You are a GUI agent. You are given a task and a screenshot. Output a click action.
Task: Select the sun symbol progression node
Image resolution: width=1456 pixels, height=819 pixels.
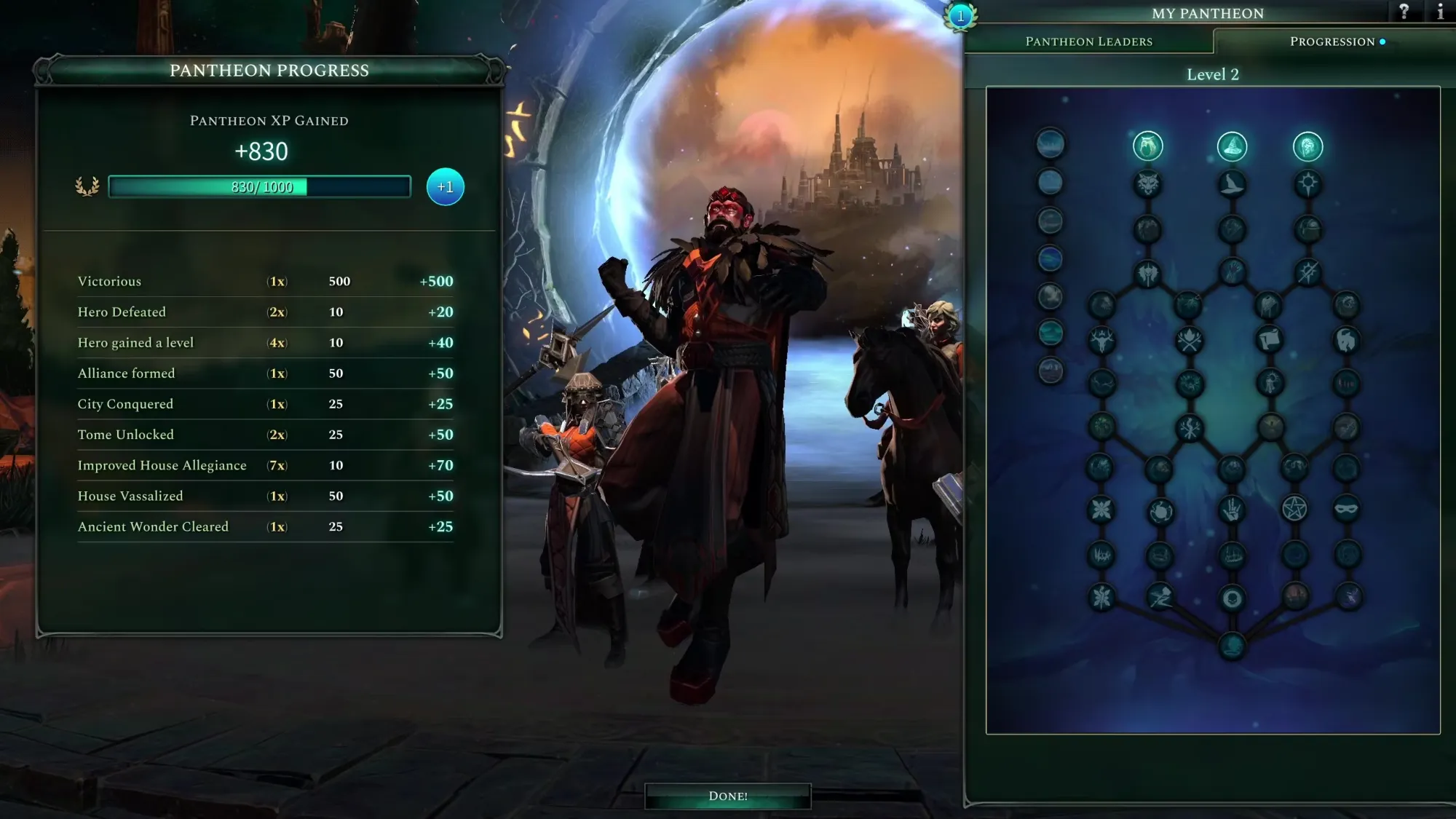pos(1307,184)
